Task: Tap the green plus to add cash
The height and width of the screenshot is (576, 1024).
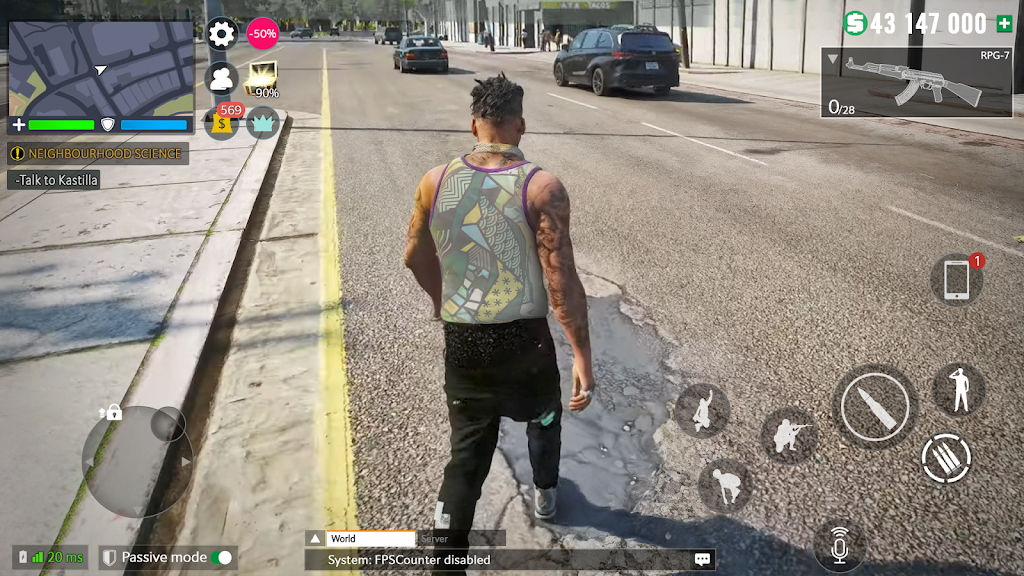Action: [x=1004, y=24]
